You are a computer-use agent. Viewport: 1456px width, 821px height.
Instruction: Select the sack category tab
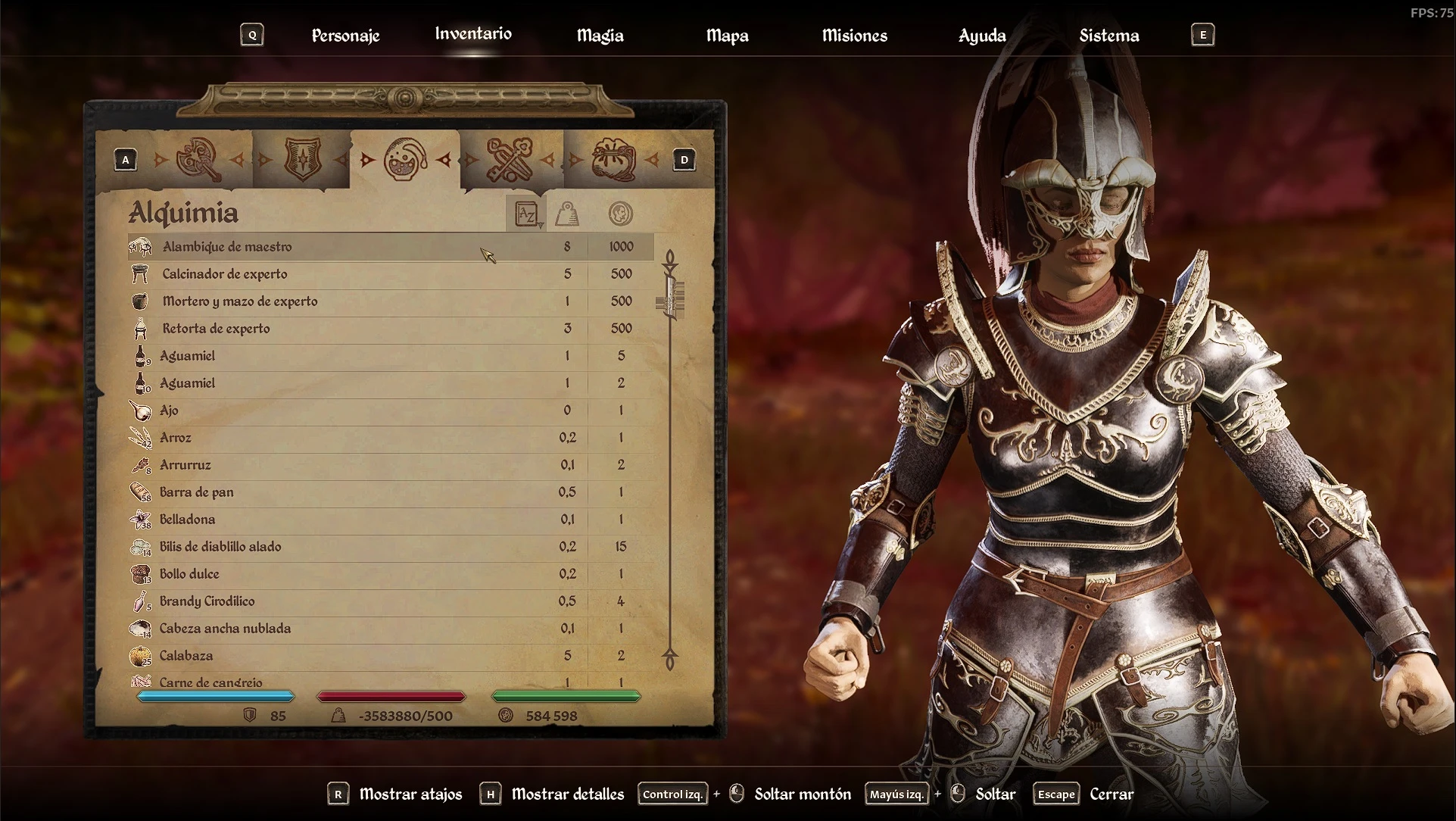(613, 159)
